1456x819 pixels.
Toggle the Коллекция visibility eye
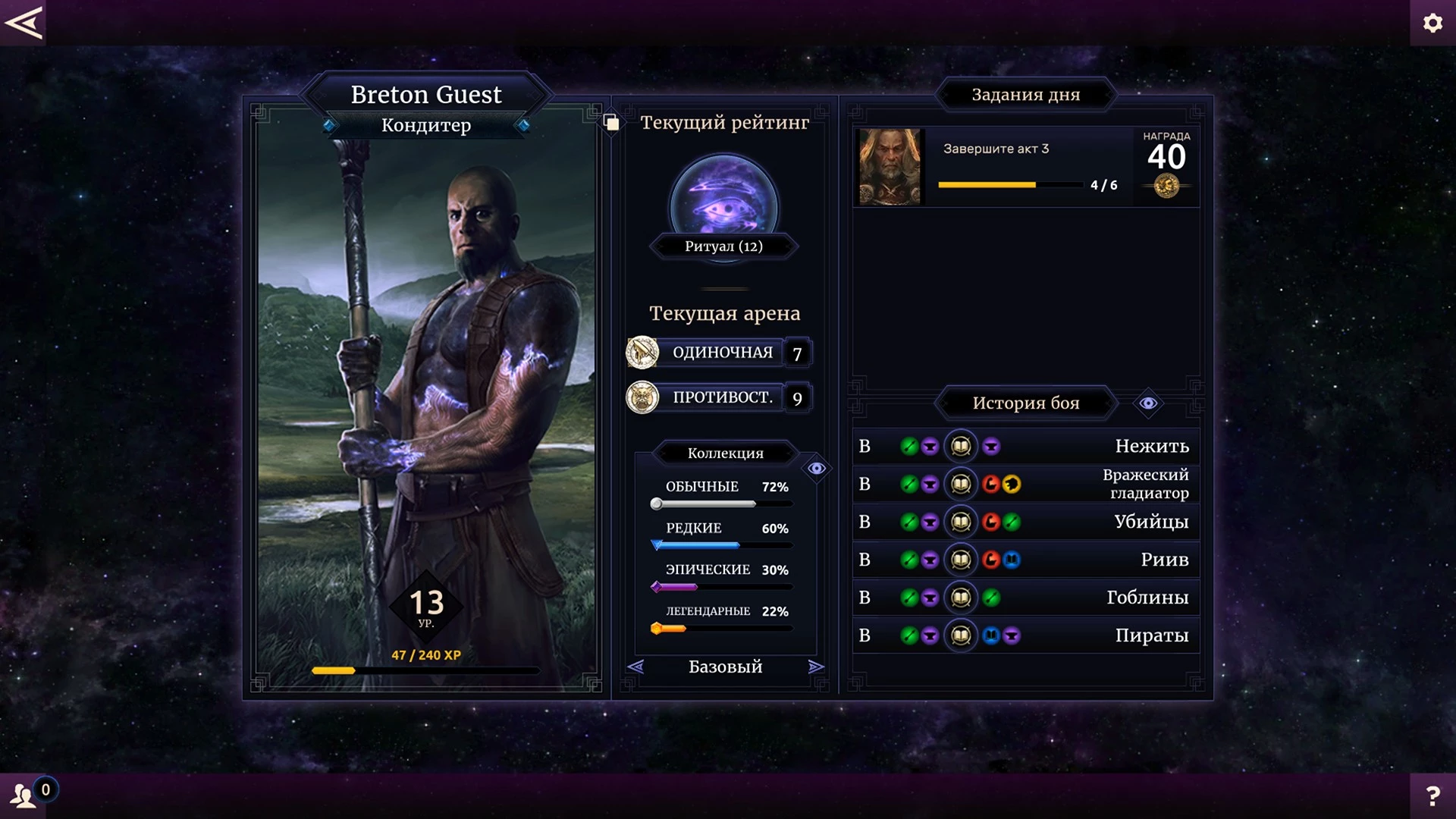coord(816,469)
